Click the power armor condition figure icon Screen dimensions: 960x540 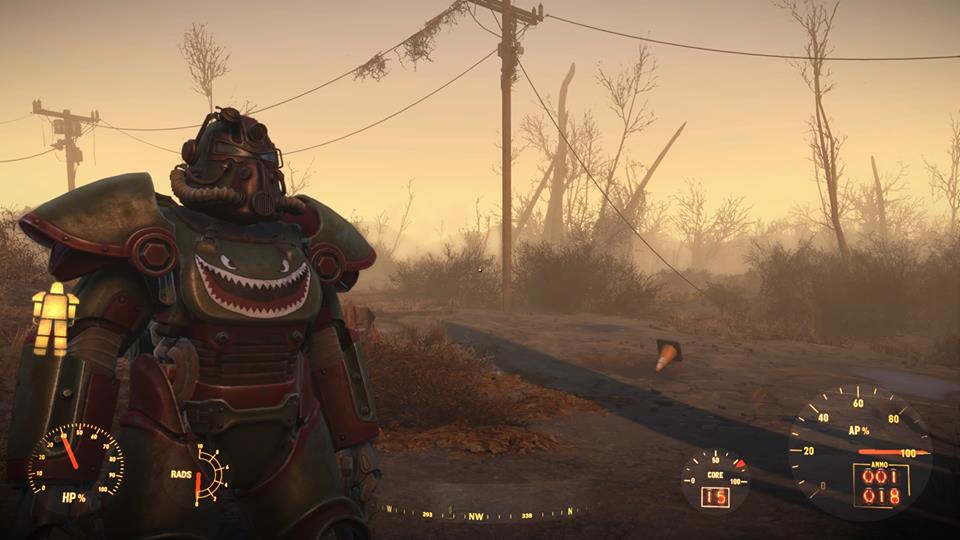[x=55, y=318]
